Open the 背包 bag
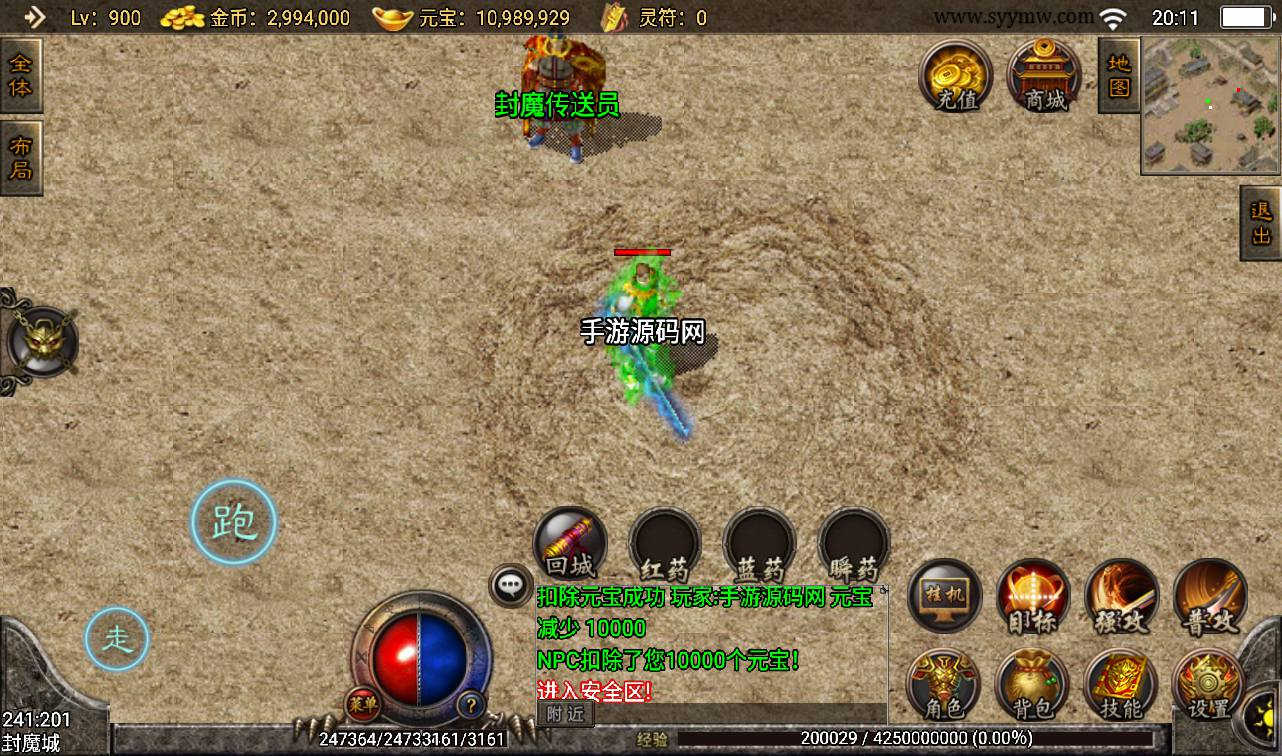 pyautogui.click(x=1032, y=685)
